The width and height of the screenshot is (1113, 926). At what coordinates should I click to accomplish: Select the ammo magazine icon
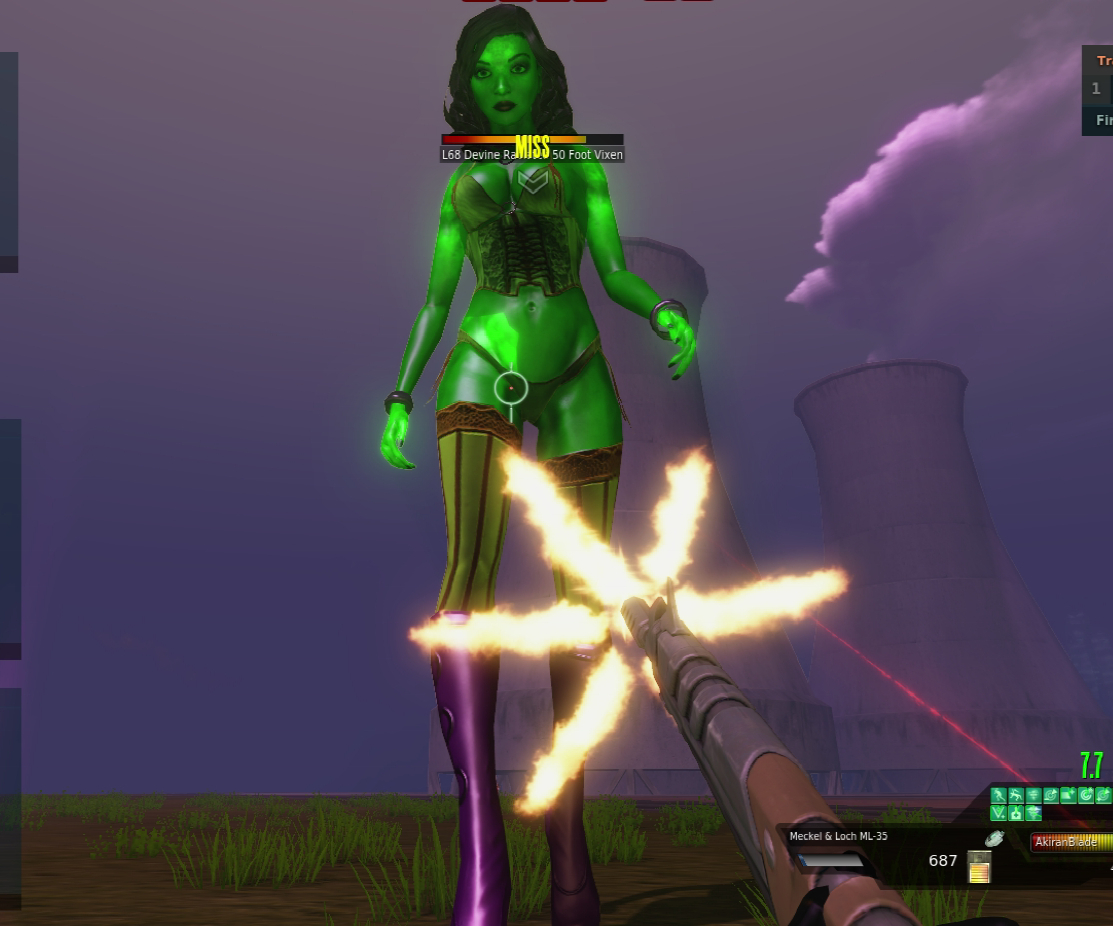pyautogui.click(x=979, y=867)
